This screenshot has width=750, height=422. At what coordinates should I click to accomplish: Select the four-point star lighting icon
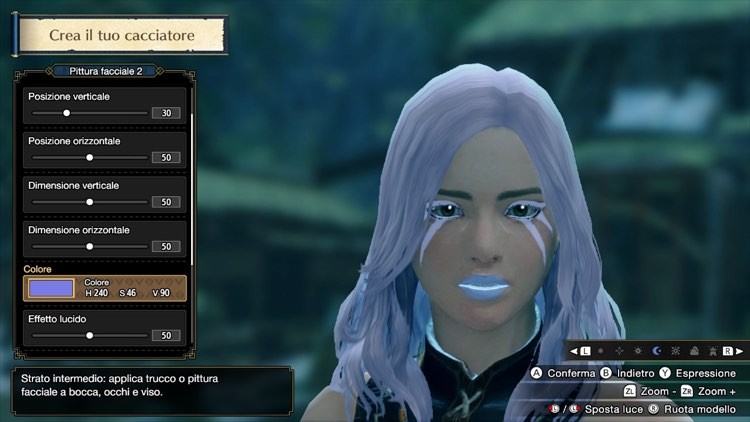point(619,351)
